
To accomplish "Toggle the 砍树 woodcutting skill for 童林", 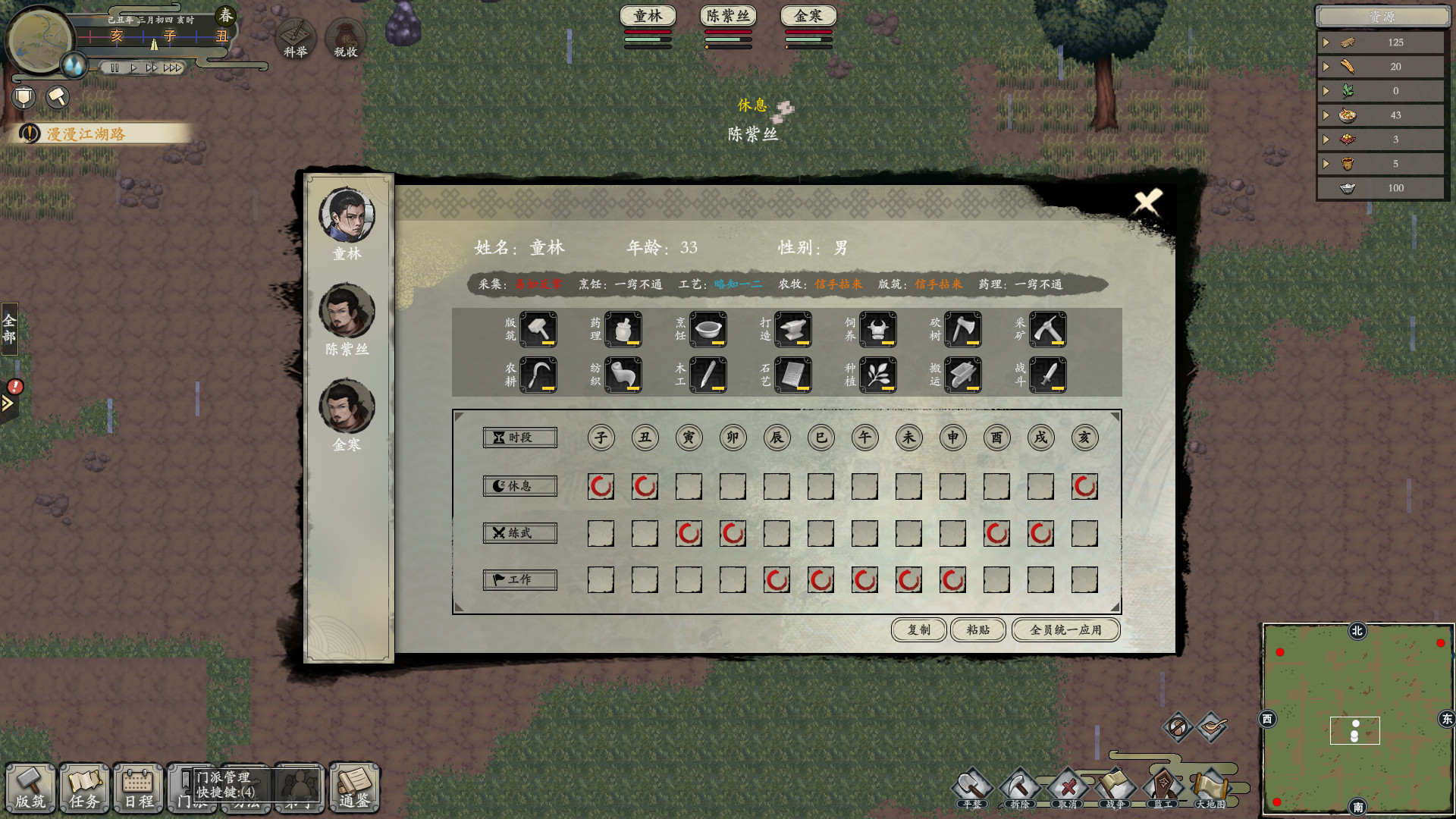I will 962,329.
